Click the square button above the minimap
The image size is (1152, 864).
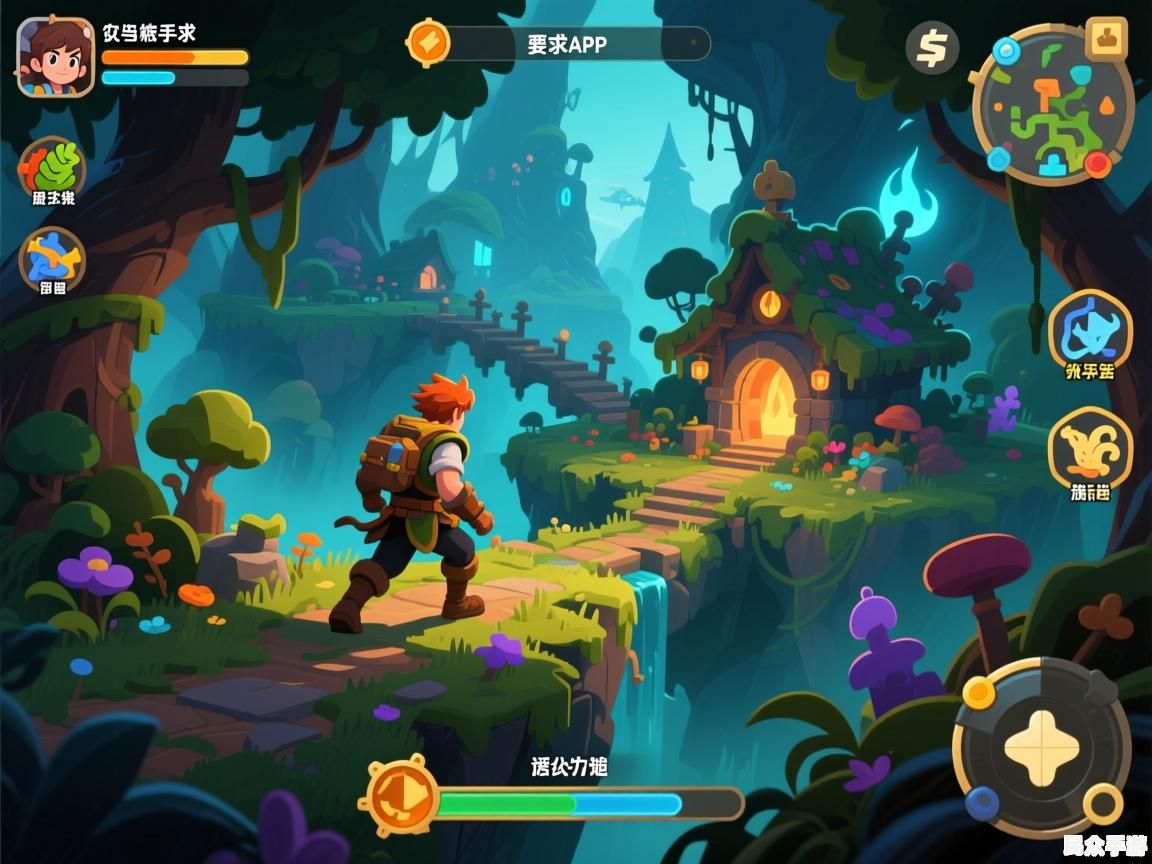[x=1105, y=39]
